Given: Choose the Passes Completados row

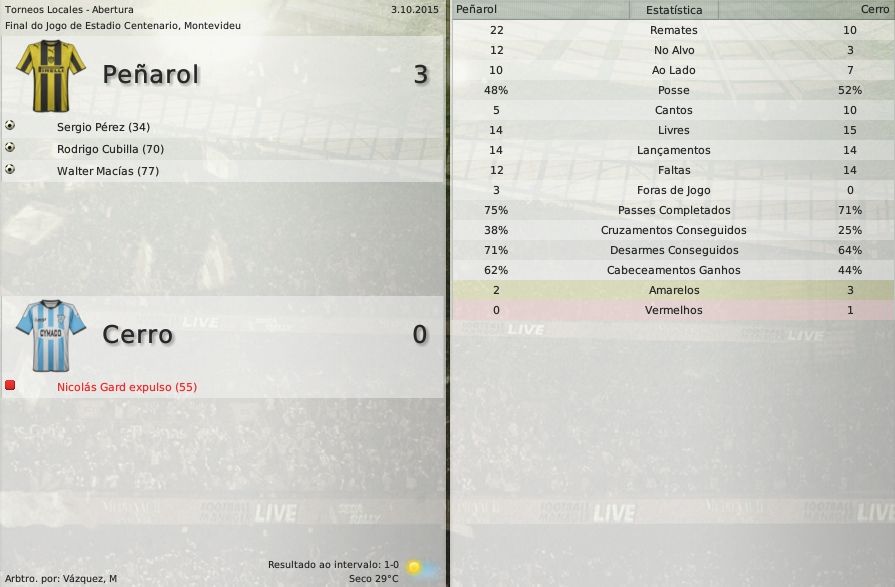Looking at the screenshot, I should pos(673,210).
